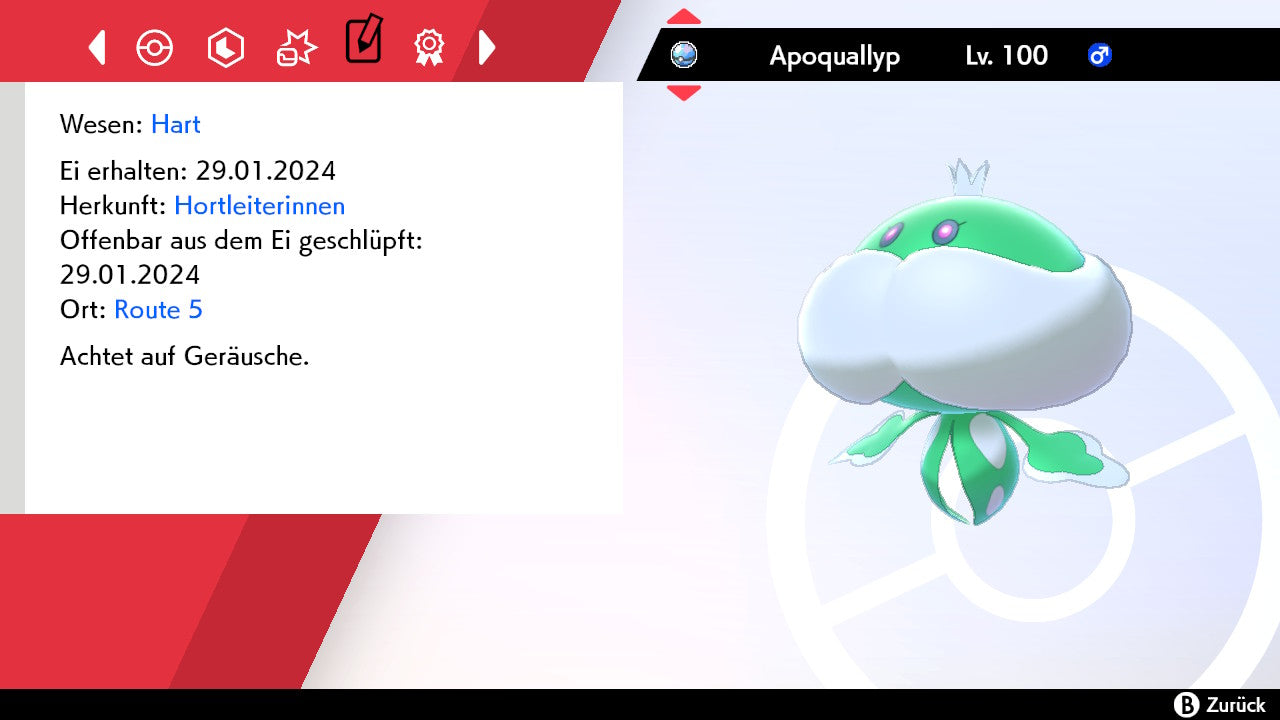Go to next Pokémon with red down arrow

(684, 92)
